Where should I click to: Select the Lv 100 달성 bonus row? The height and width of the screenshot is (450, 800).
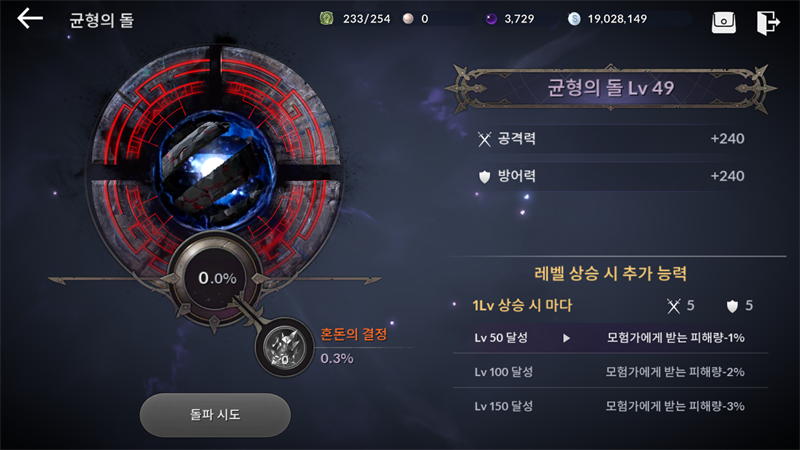click(610, 372)
